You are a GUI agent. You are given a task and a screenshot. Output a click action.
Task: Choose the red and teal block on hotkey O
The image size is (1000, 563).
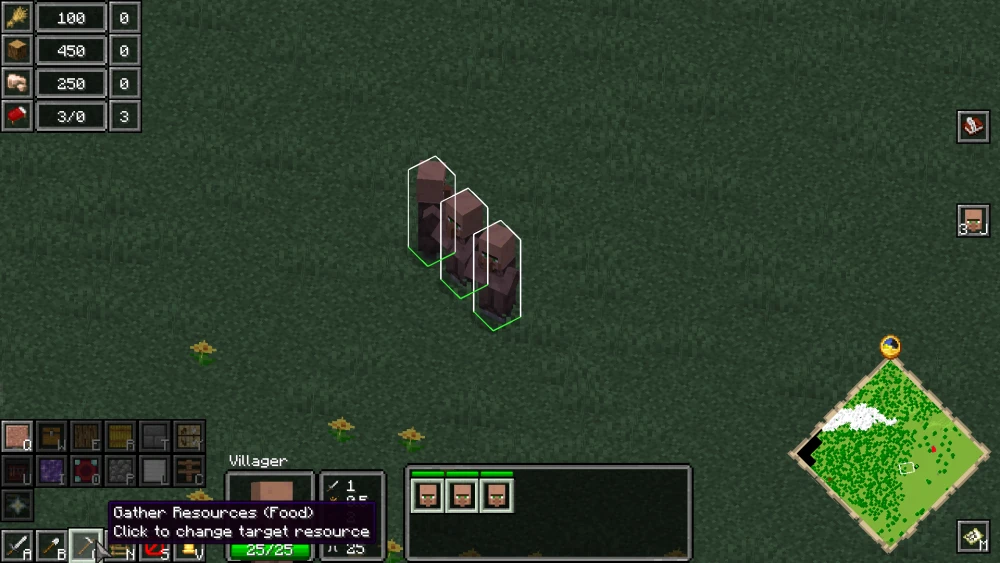tap(86, 471)
